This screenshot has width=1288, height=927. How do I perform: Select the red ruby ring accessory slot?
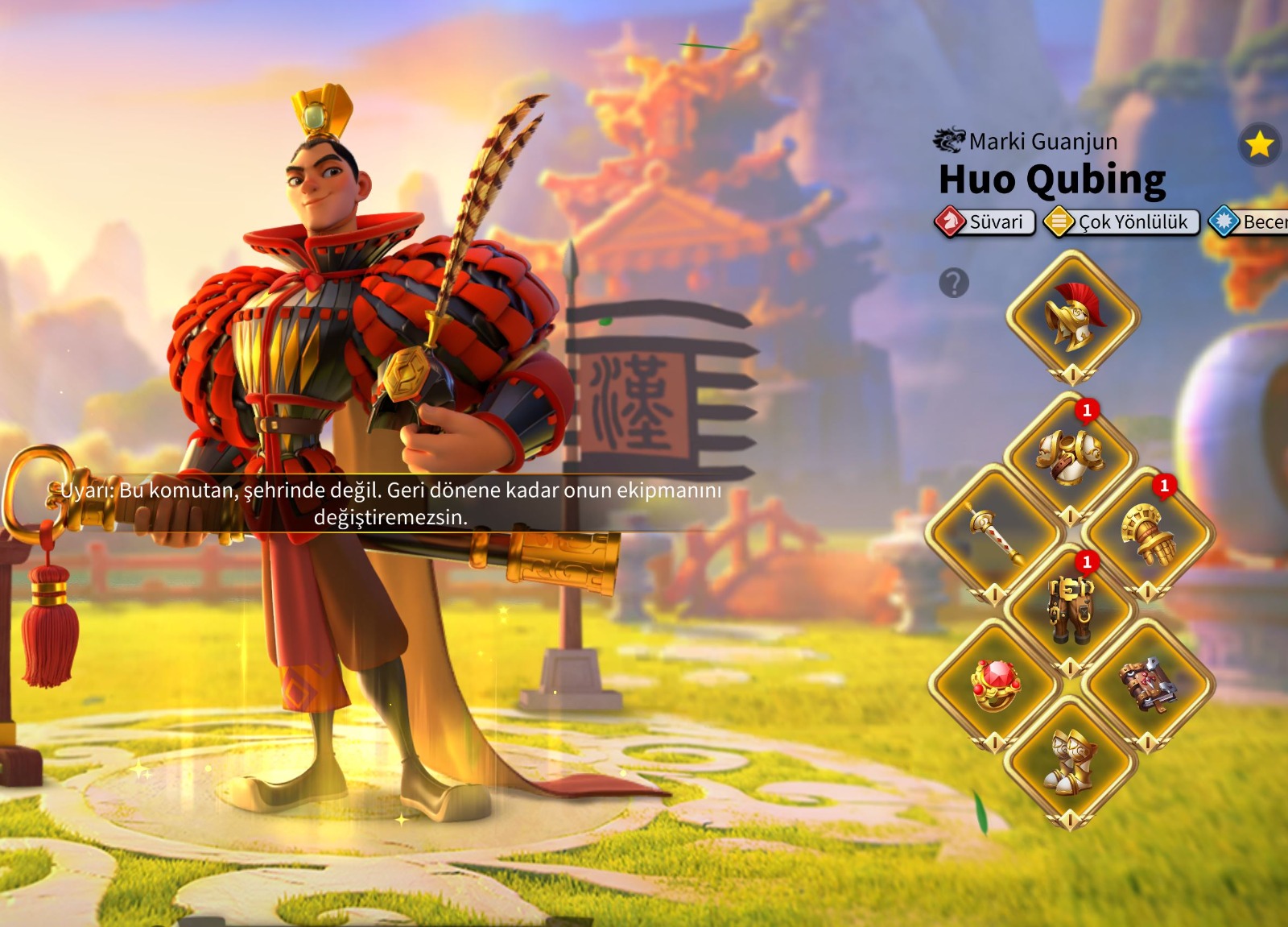(x=995, y=685)
